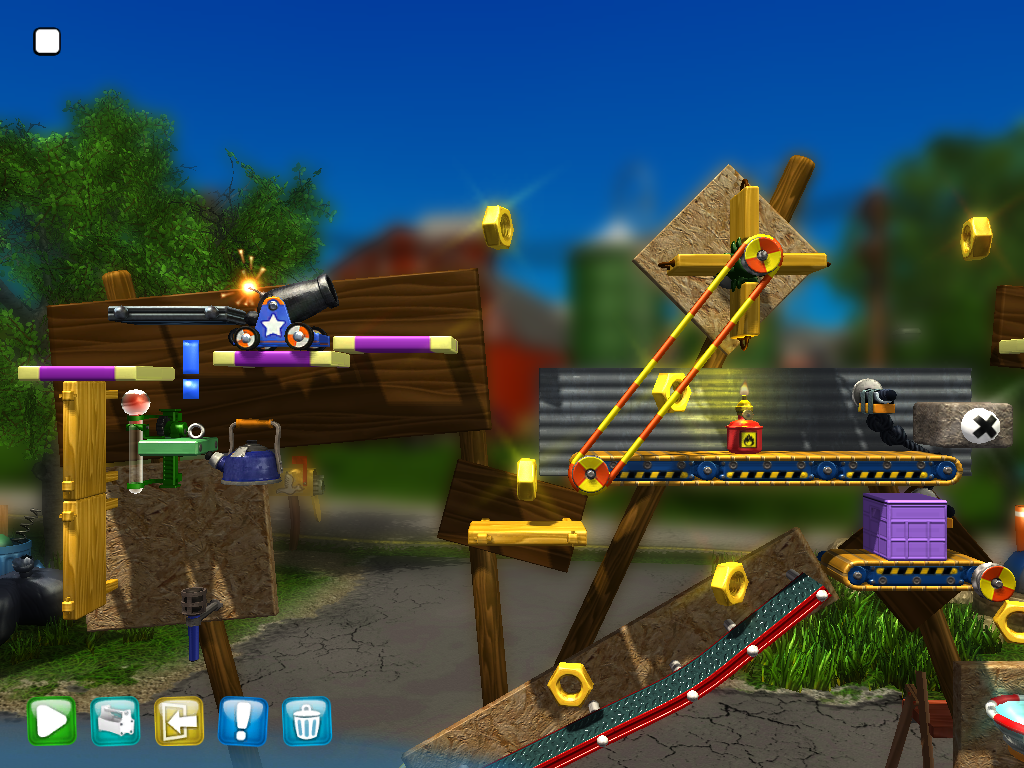
Task: Start the machine with the green play button
Action: (51, 720)
